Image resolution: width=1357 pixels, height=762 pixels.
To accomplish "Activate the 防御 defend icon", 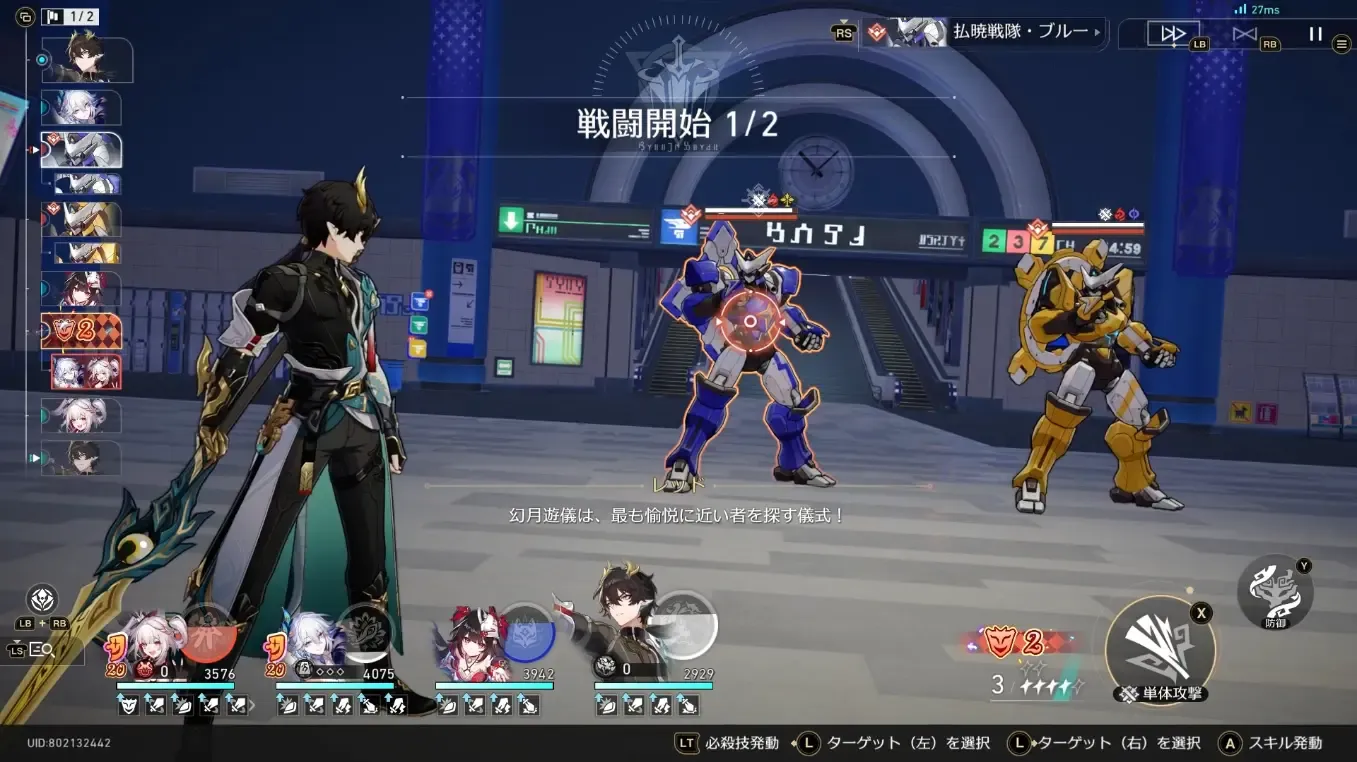I will coord(1276,591).
